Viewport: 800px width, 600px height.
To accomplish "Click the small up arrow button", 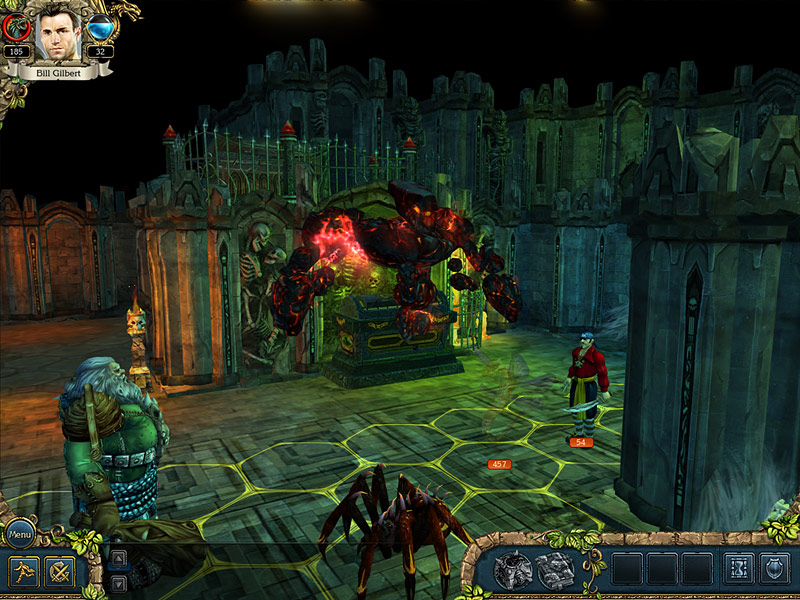I will pyautogui.click(x=118, y=558).
